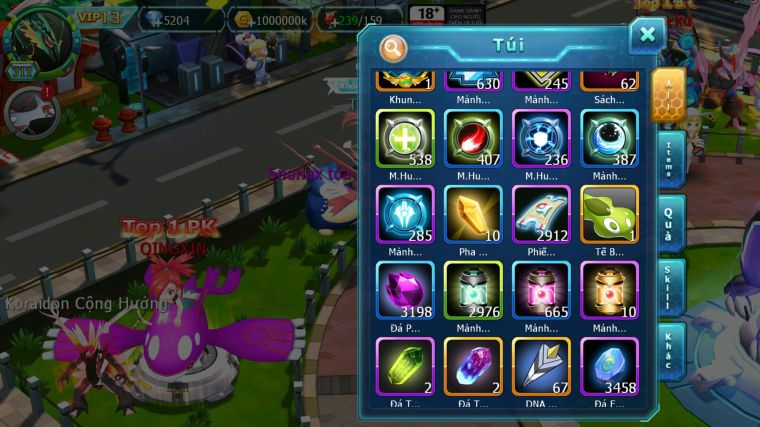Select the green cross item with 538
The height and width of the screenshot is (427, 760).
coord(405,138)
